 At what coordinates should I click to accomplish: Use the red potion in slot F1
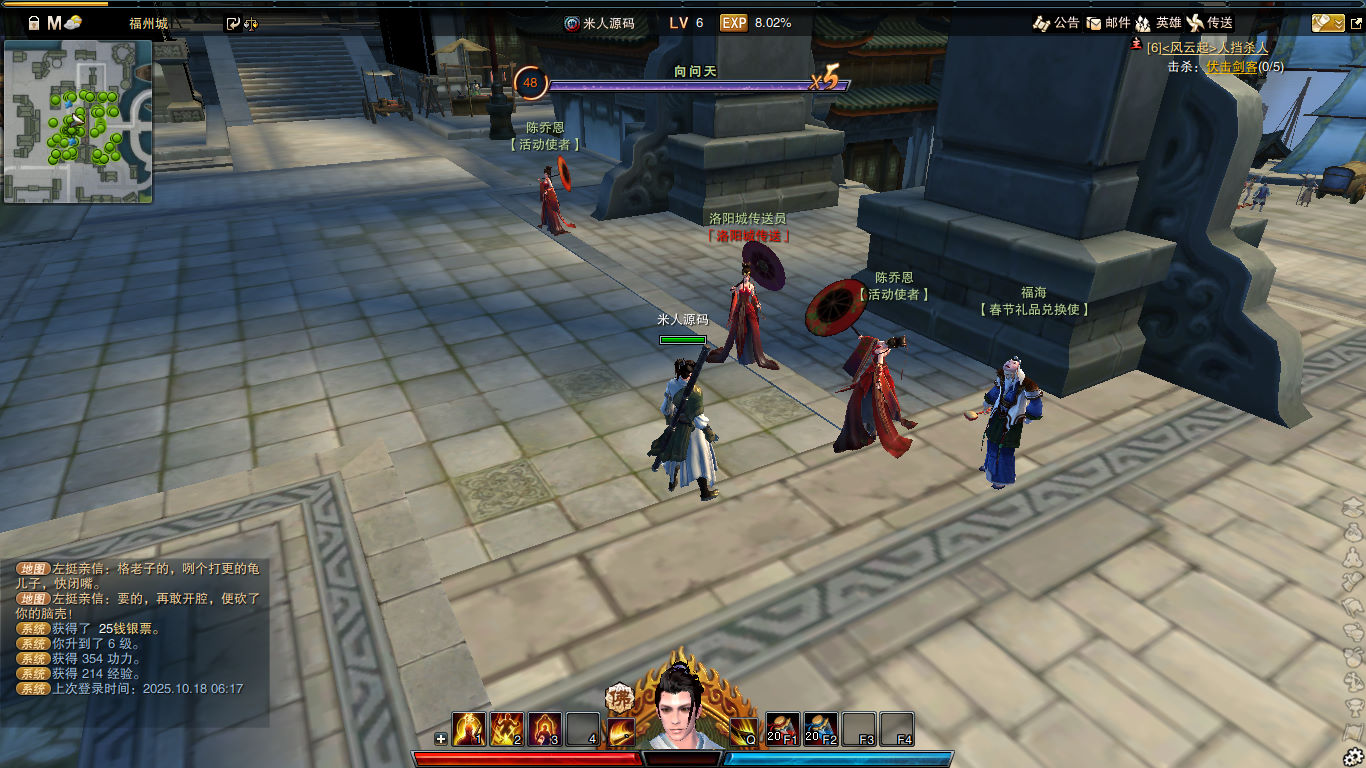point(783,729)
